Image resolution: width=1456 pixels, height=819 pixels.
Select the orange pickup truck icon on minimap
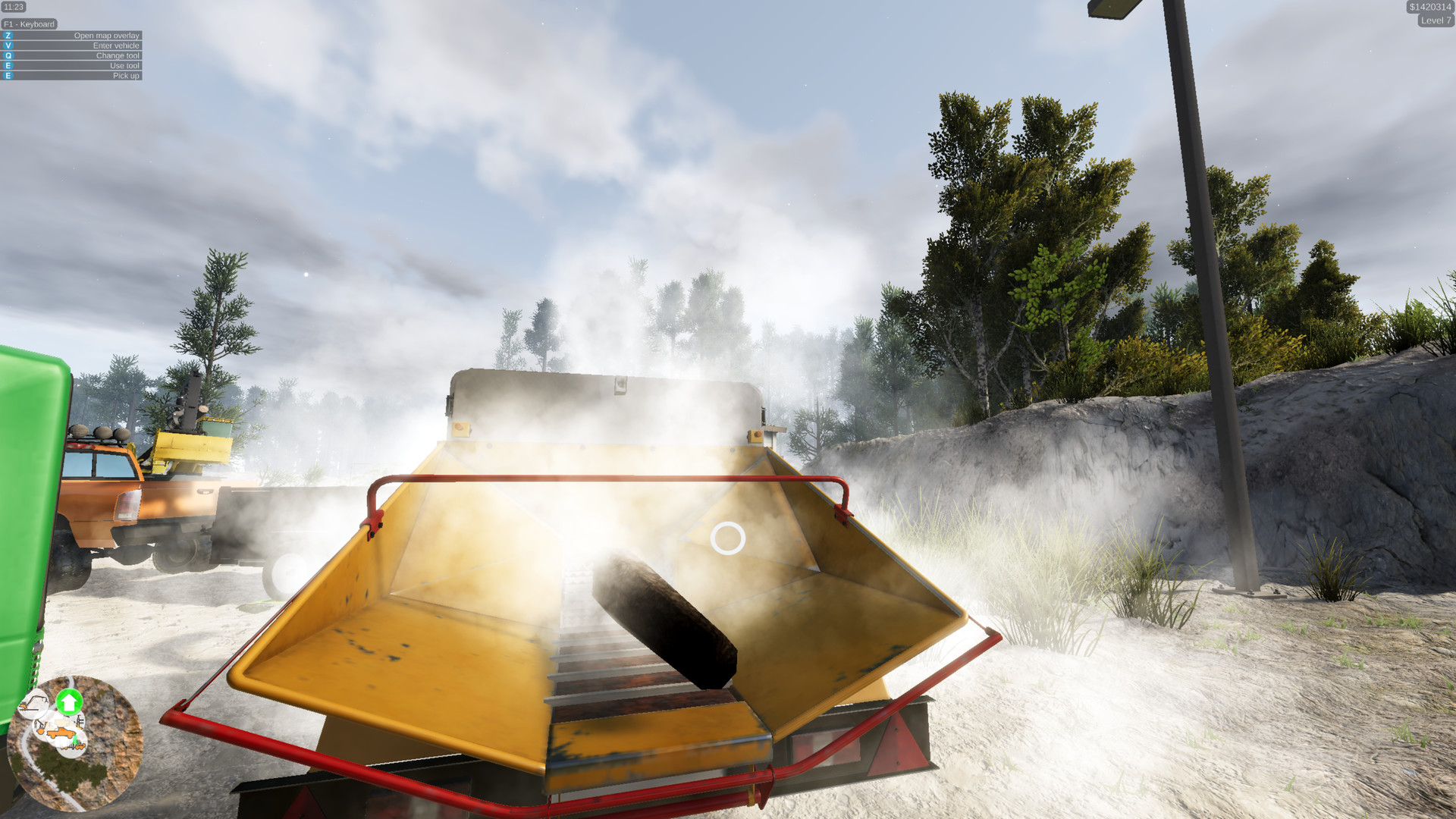(x=61, y=732)
